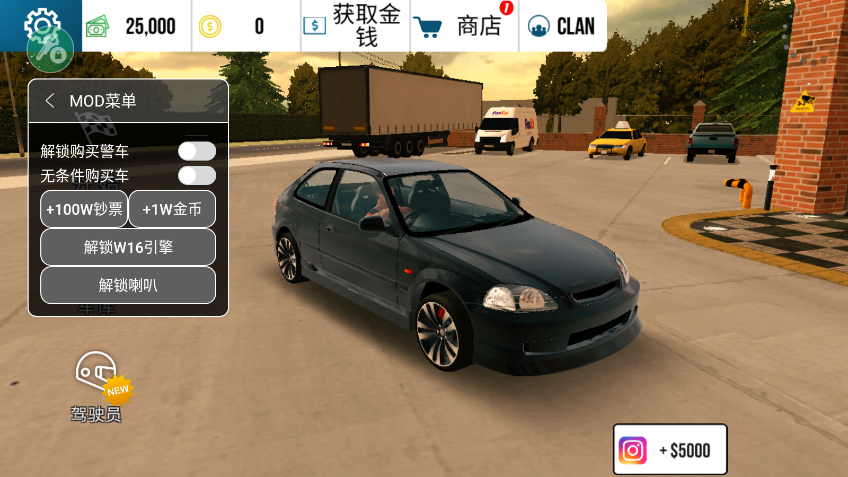Viewport: 848px width, 477px height.
Task: Select the green percent discount icon
Action: [50, 49]
